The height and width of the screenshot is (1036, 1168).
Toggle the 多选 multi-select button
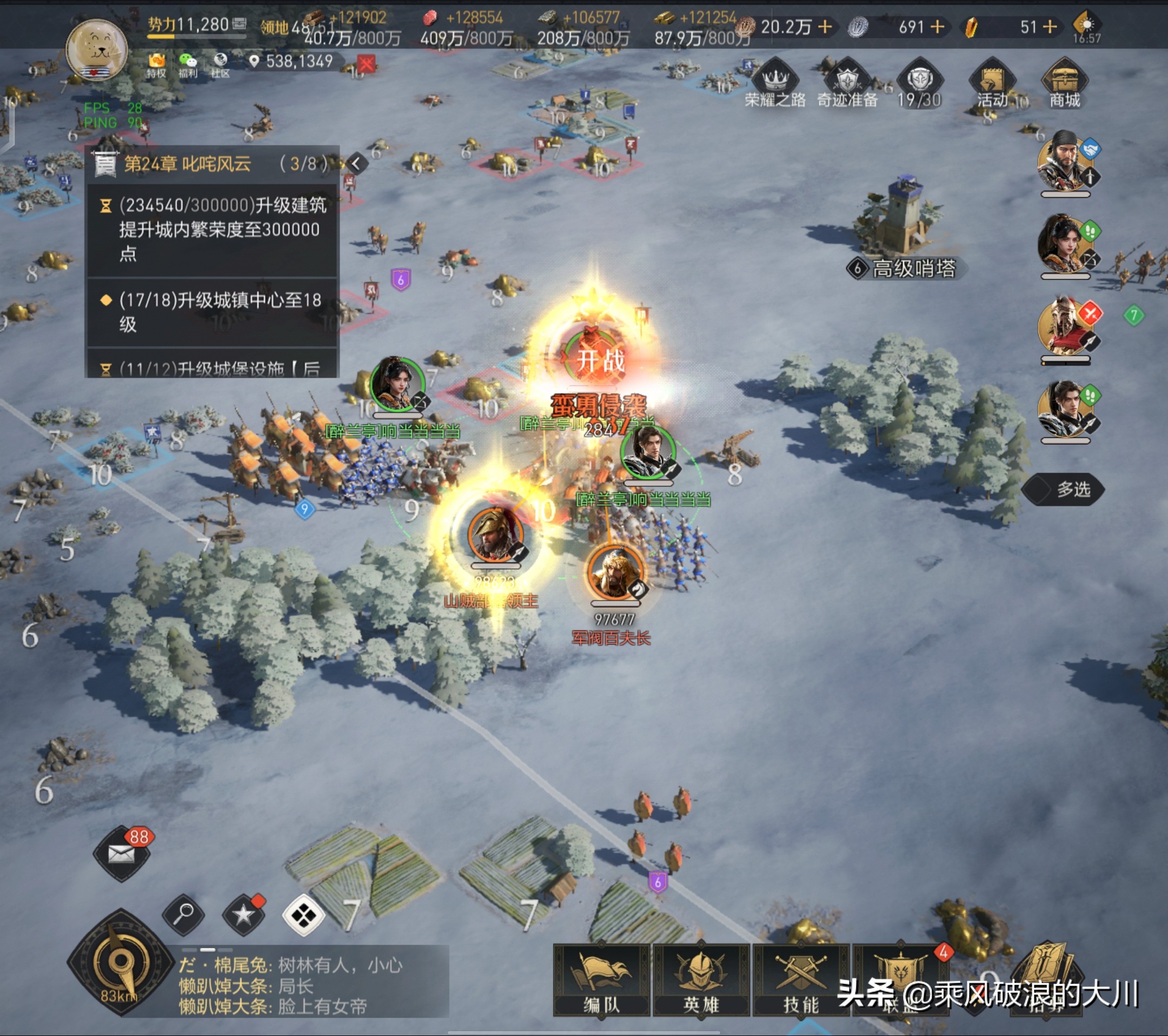coord(1064,489)
